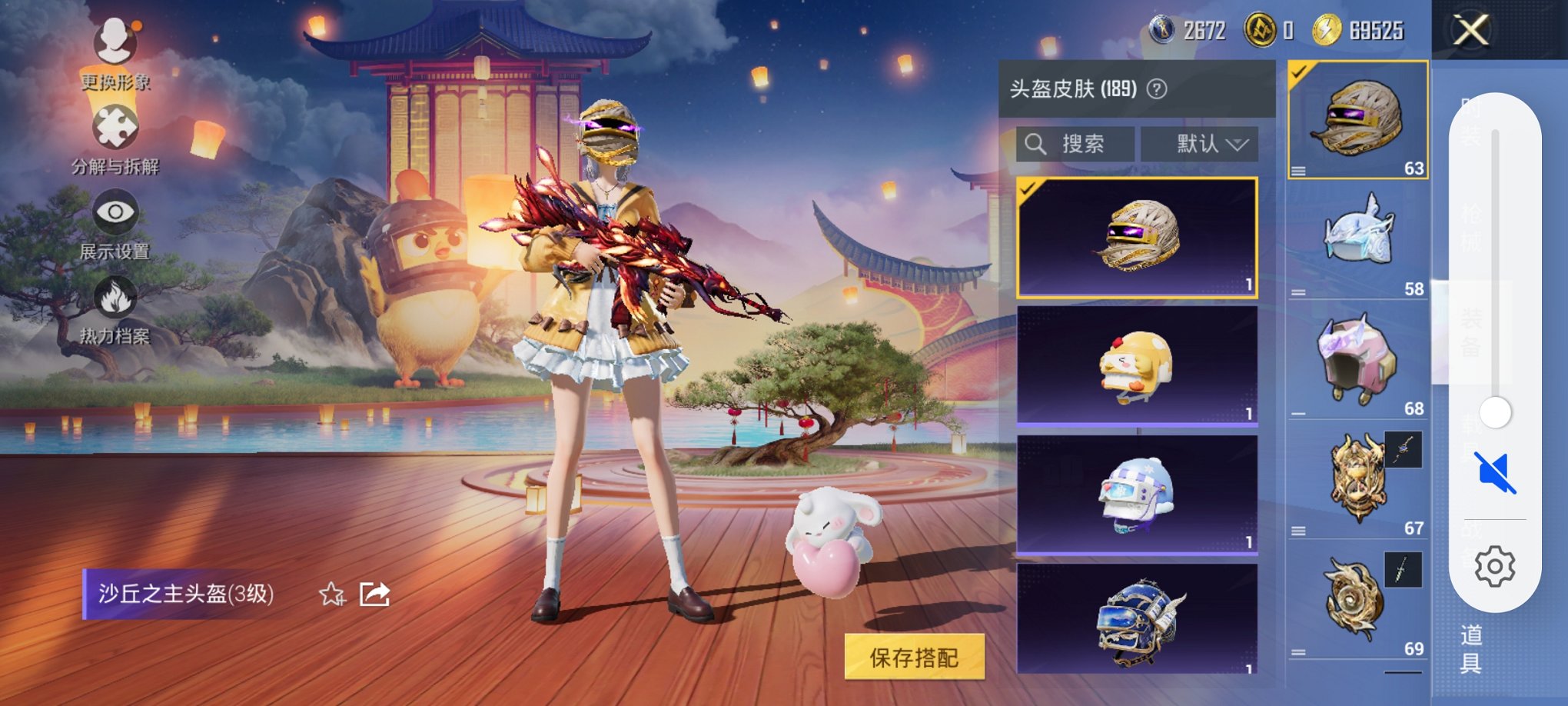
Task: Open the 默认 sorting dropdown
Action: click(x=1199, y=143)
